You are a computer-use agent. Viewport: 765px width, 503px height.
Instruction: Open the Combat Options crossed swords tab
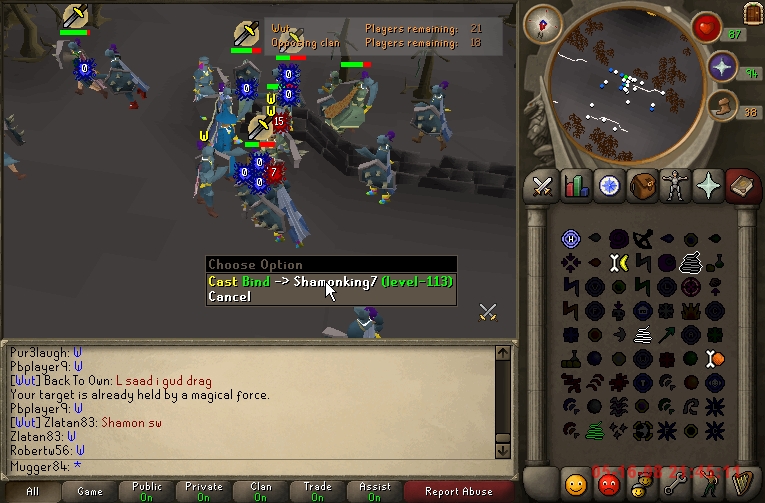[x=542, y=186]
